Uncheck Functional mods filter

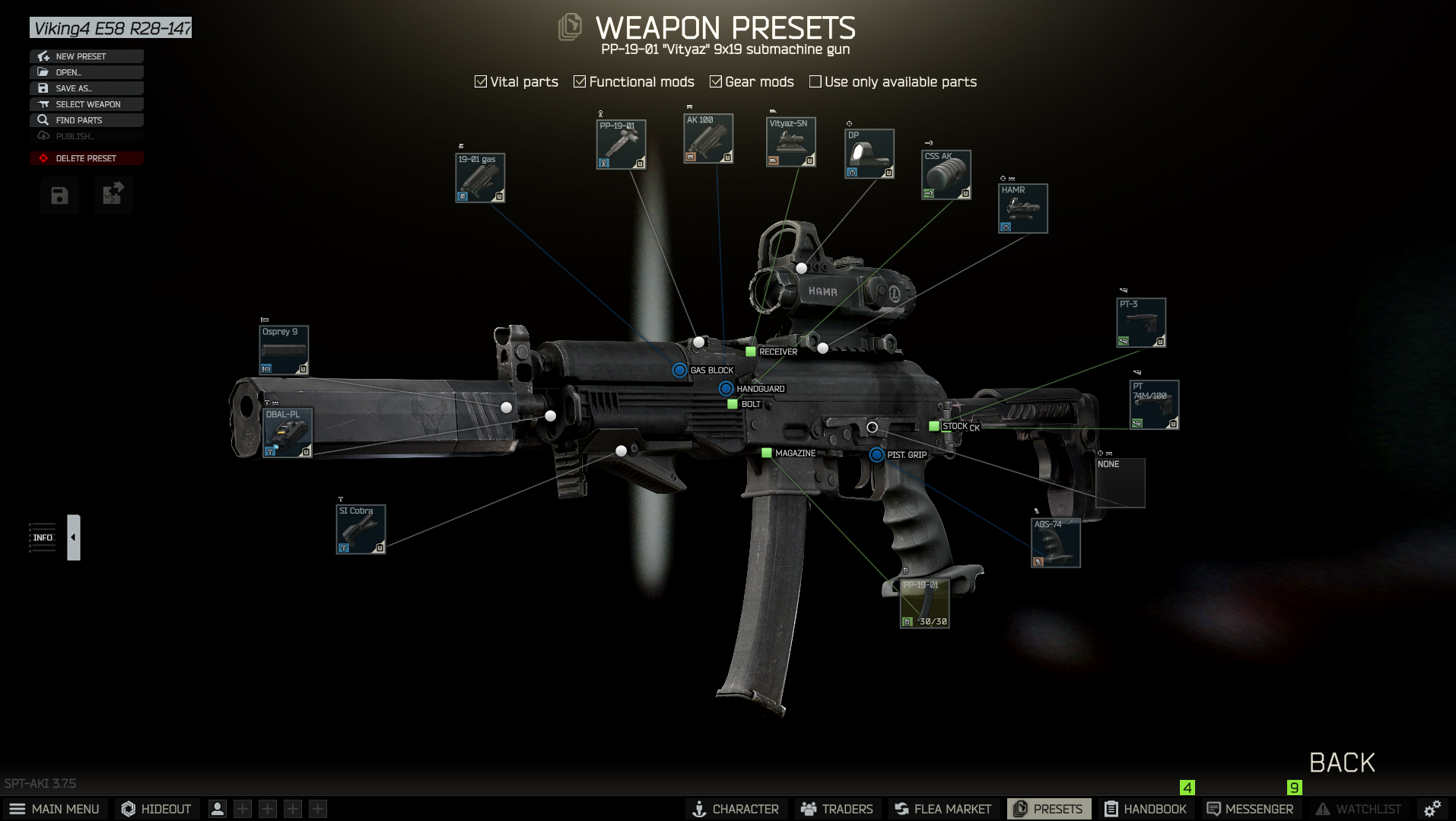pos(580,81)
